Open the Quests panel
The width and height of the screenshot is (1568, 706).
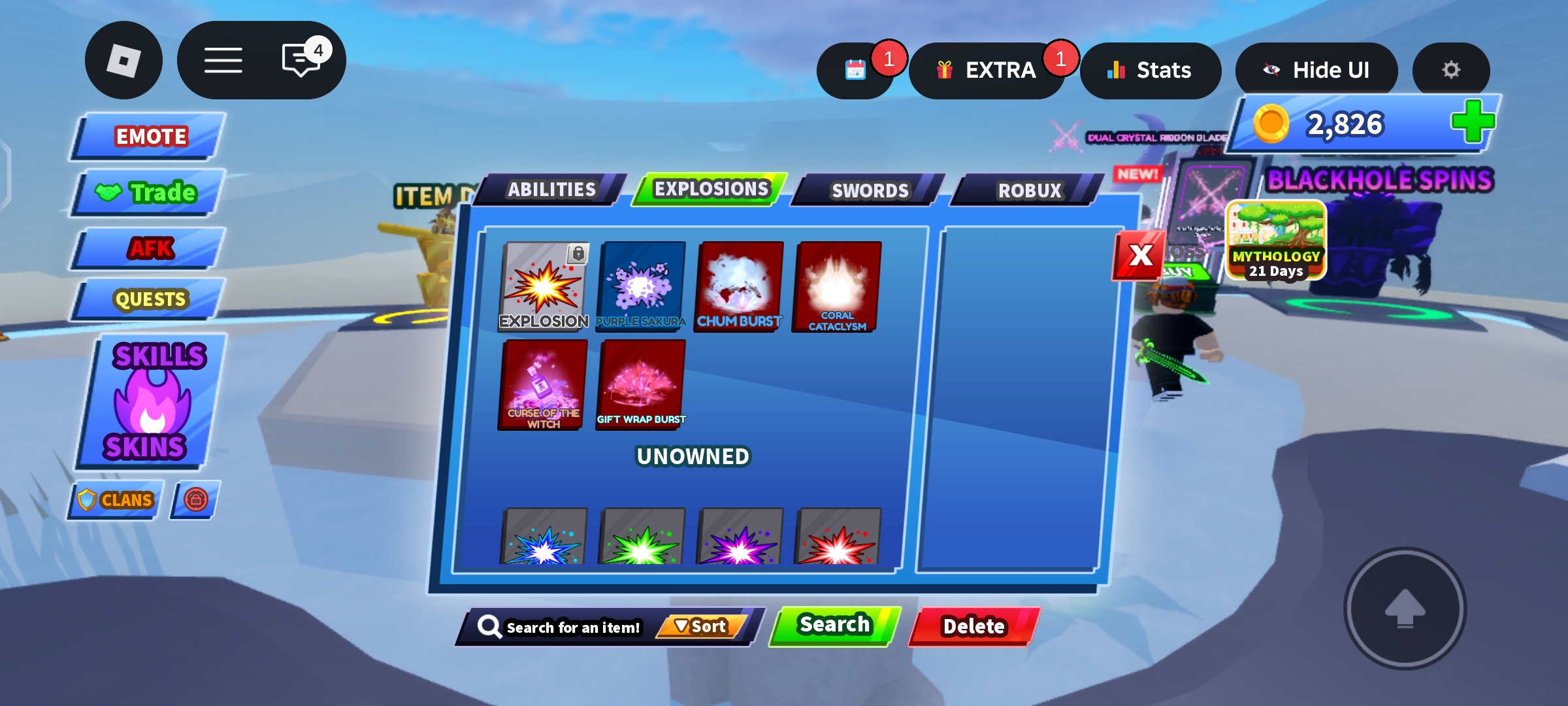[x=150, y=299]
